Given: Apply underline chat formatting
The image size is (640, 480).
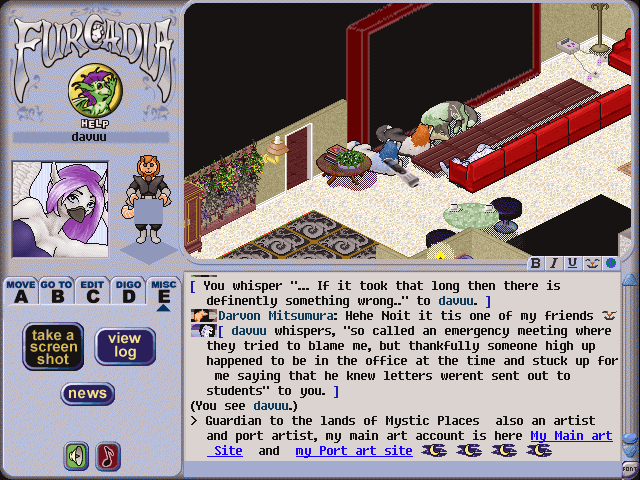Looking at the screenshot, I should (572, 264).
